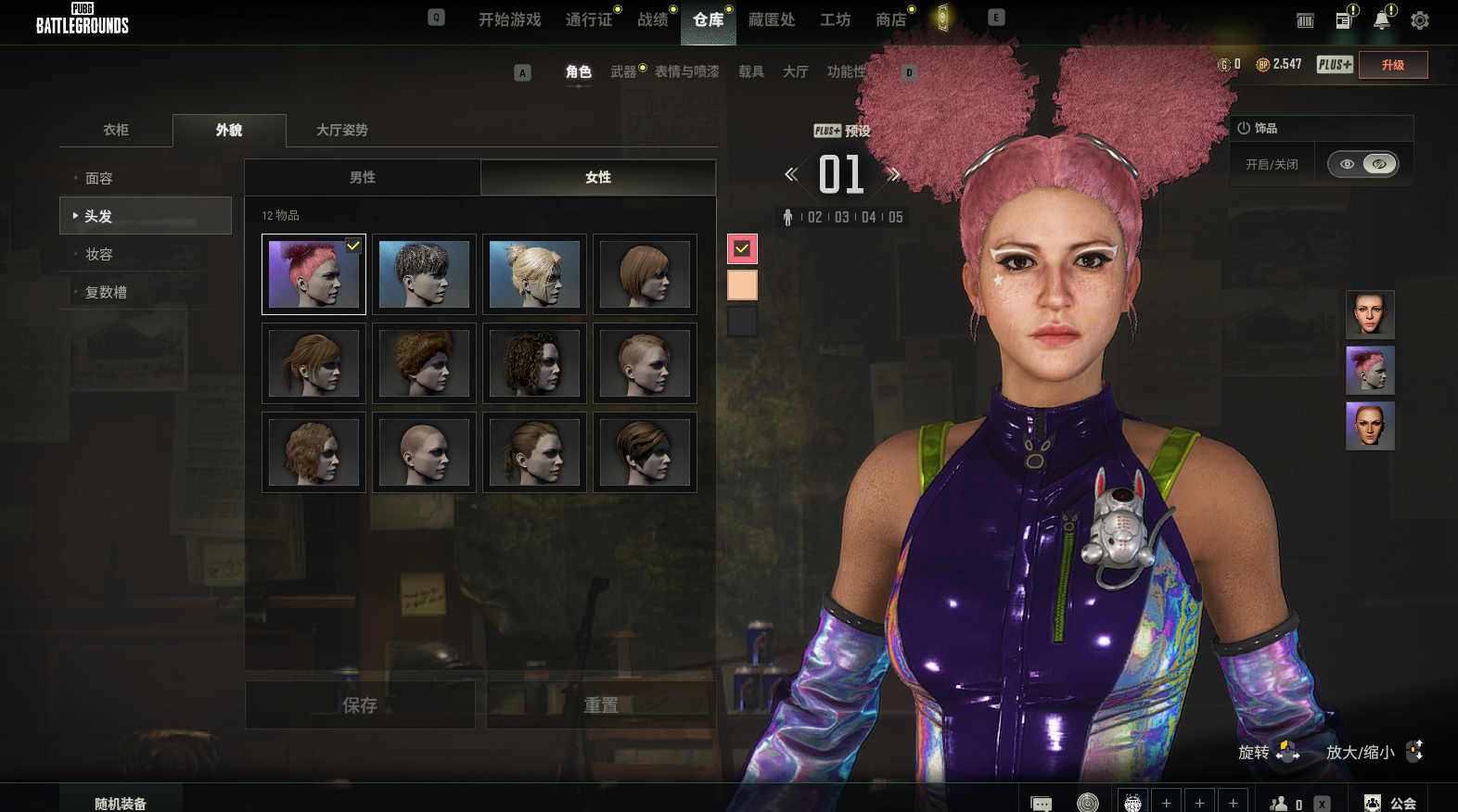Select the blonde bun hairstyle thumbnail
Image resolution: width=1458 pixels, height=812 pixels.
click(534, 274)
